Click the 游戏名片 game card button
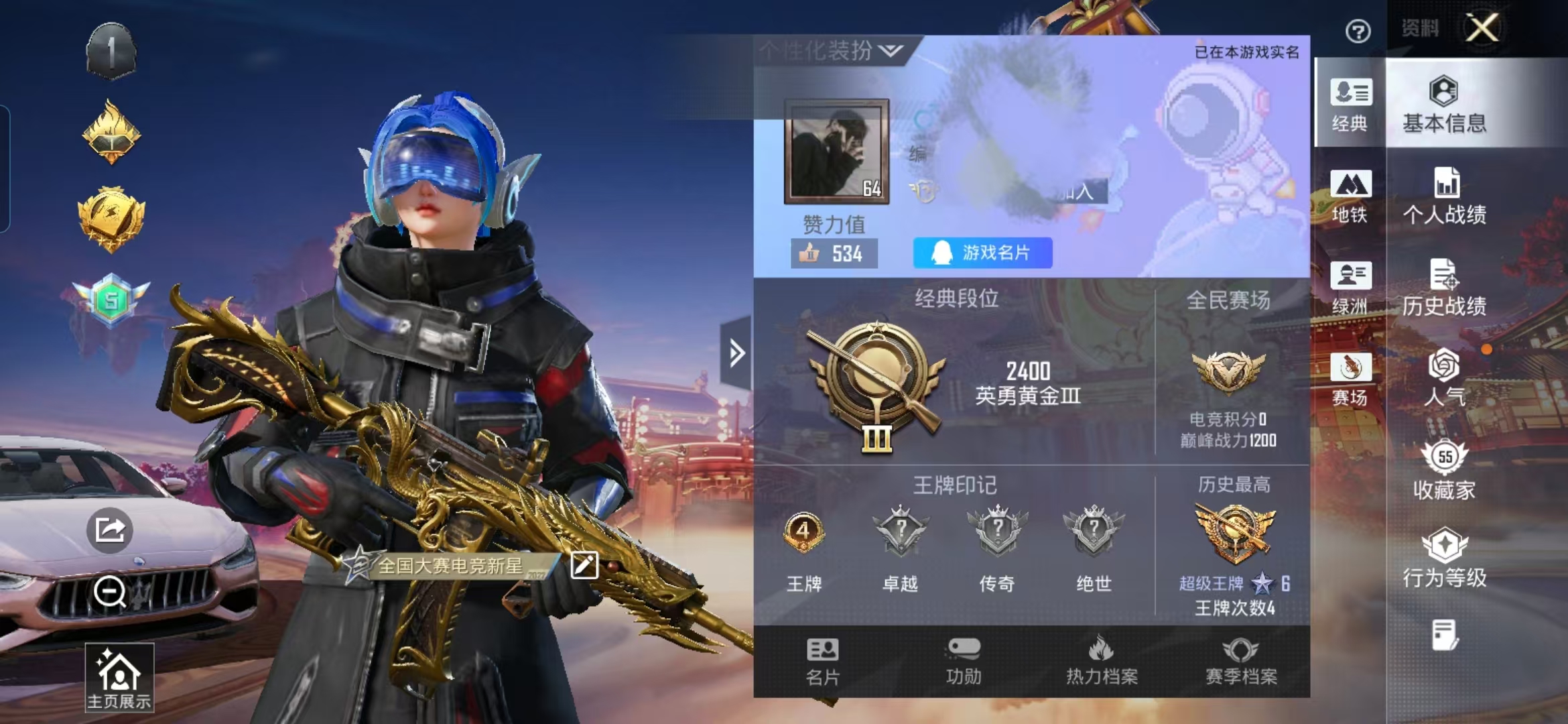The image size is (1568, 724). tap(982, 253)
